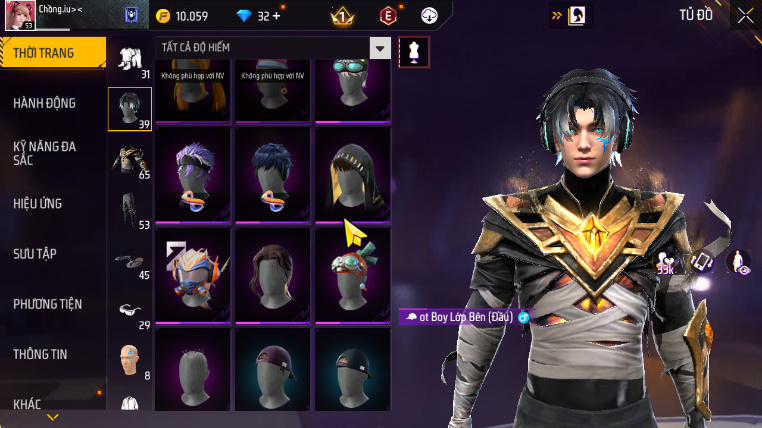The height and width of the screenshot is (428, 762).
Task: Open the Kỹ Năng Đa Sắc tab
Action: [x=45, y=153]
